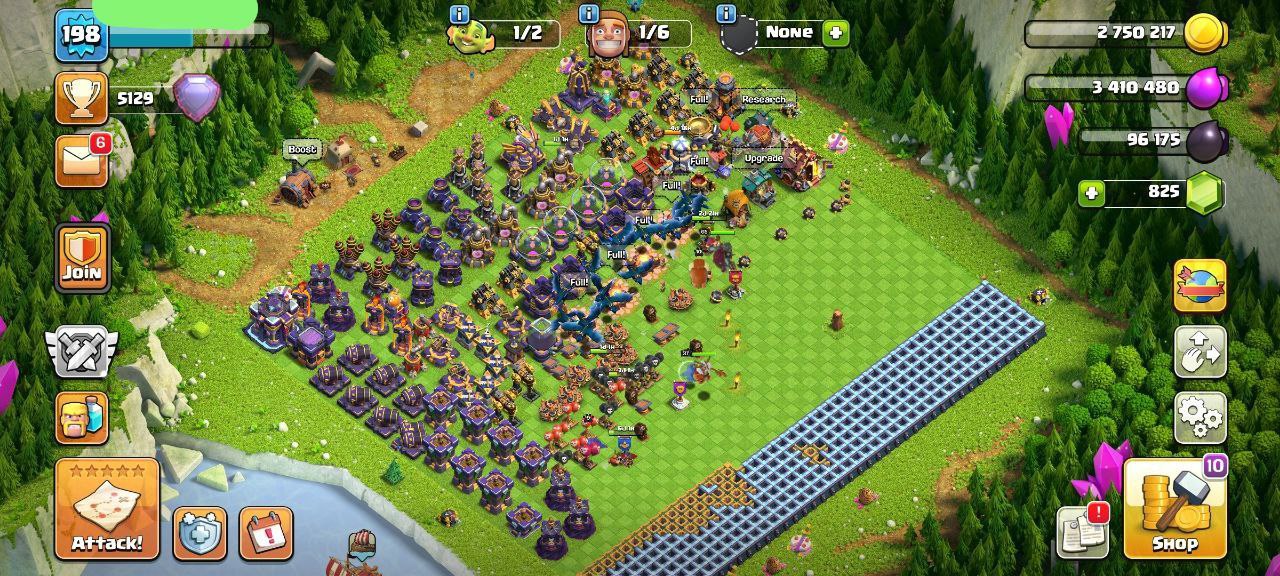Open the village layout editor hand icon
Screen dimensions: 1280x576
[x=1200, y=351]
